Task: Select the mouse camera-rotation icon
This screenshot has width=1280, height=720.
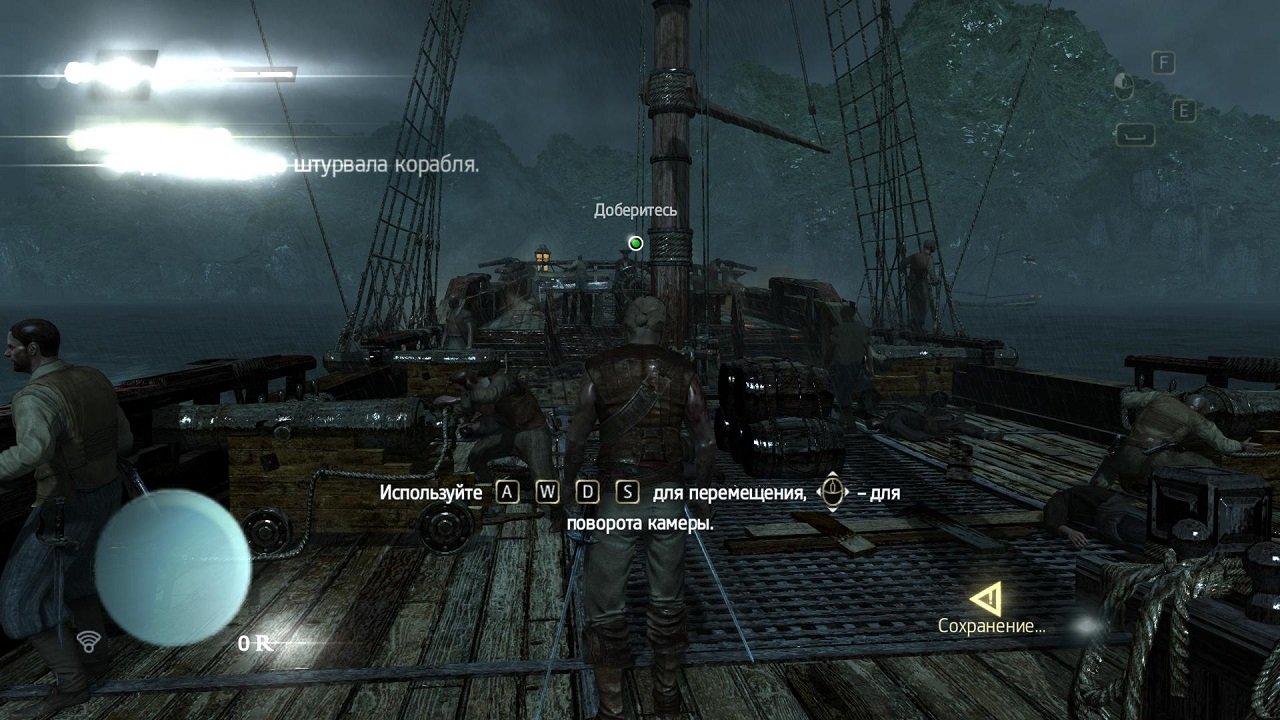Action: coord(830,491)
